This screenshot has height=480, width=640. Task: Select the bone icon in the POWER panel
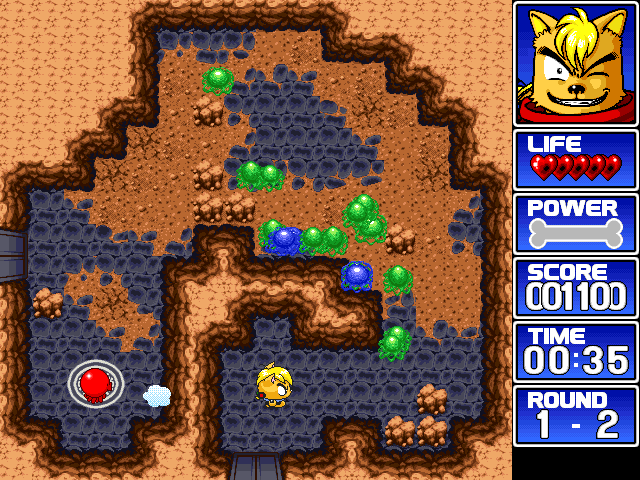(575, 234)
